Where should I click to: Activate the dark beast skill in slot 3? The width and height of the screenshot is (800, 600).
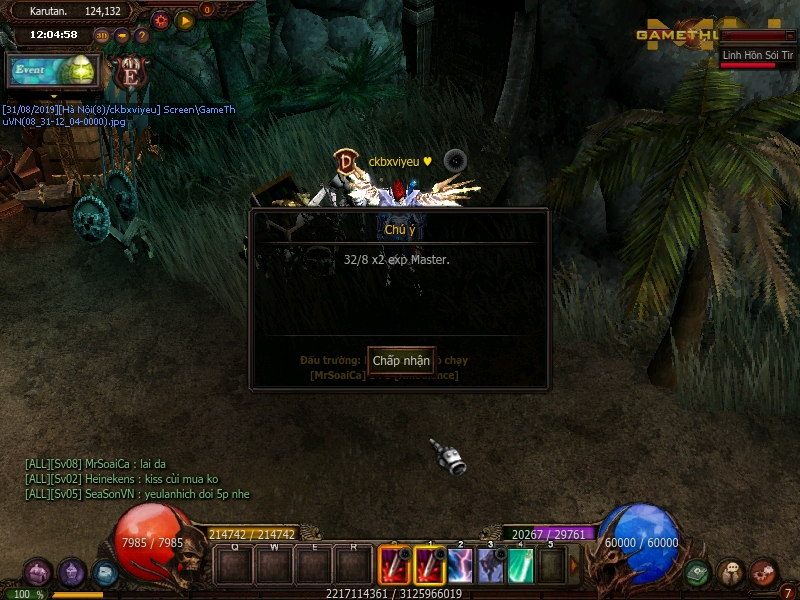pyautogui.click(x=491, y=567)
